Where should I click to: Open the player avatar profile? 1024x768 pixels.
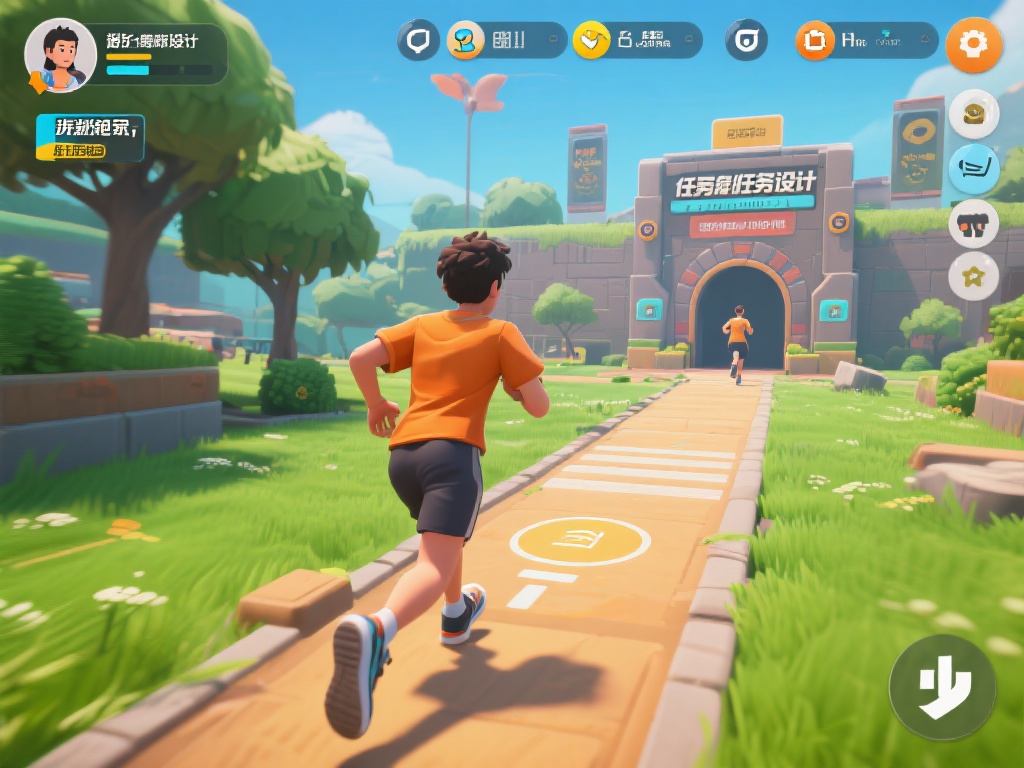(60, 55)
